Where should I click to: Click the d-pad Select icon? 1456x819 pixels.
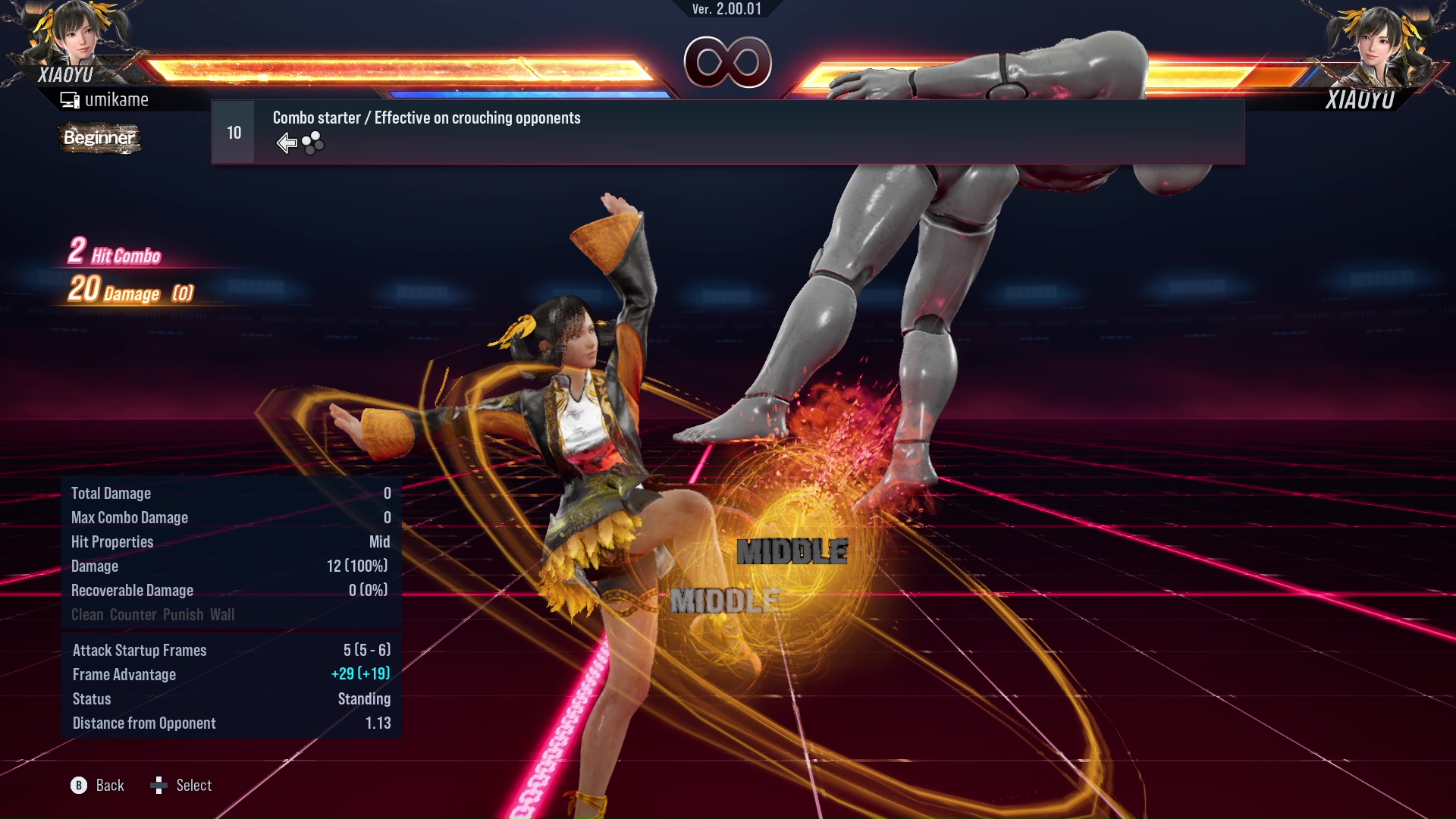pyautogui.click(x=160, y=786)
